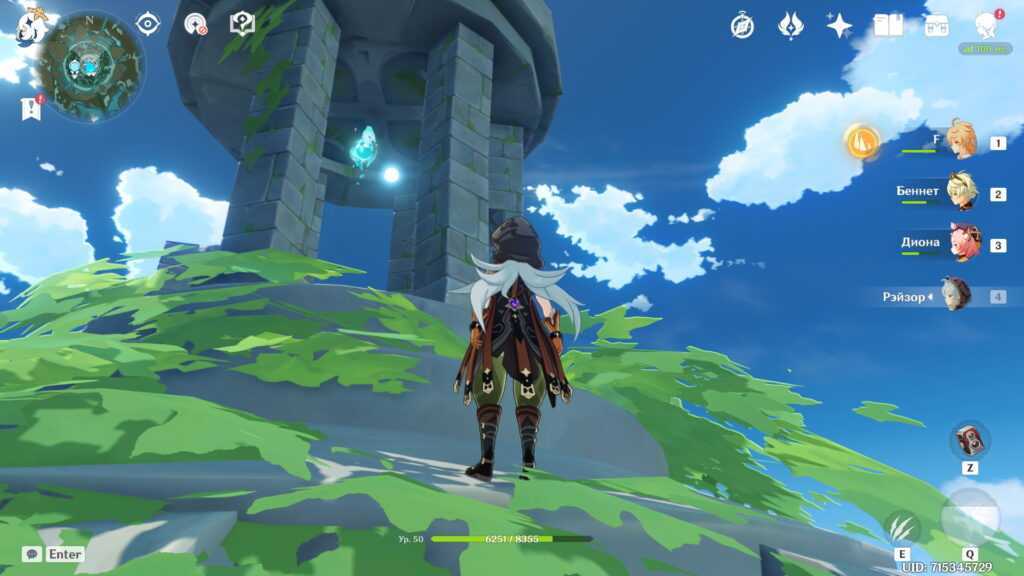Activate the claw elemental skill
This screenshot has height=576, width=1024.
[x=902, y=526]
